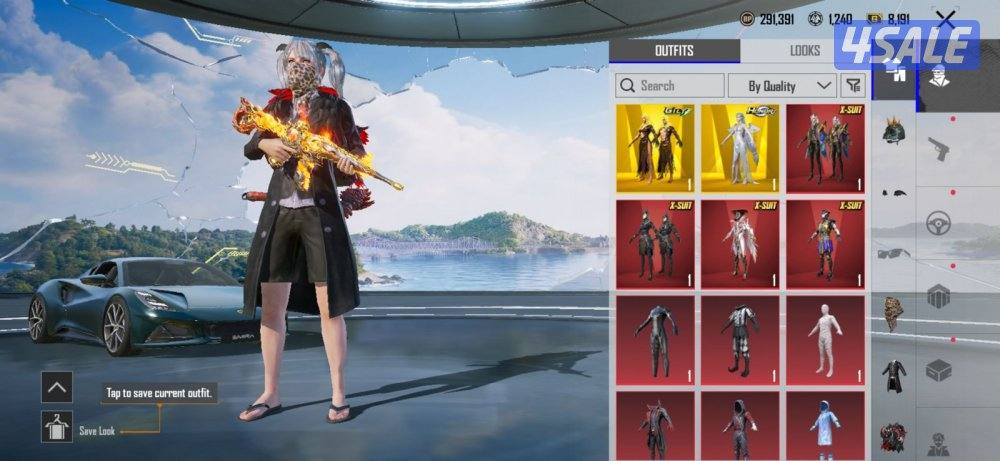Select the equipped sunglasses slot
The width and height of the screenshot is (1000, 461).
(893, 253)
